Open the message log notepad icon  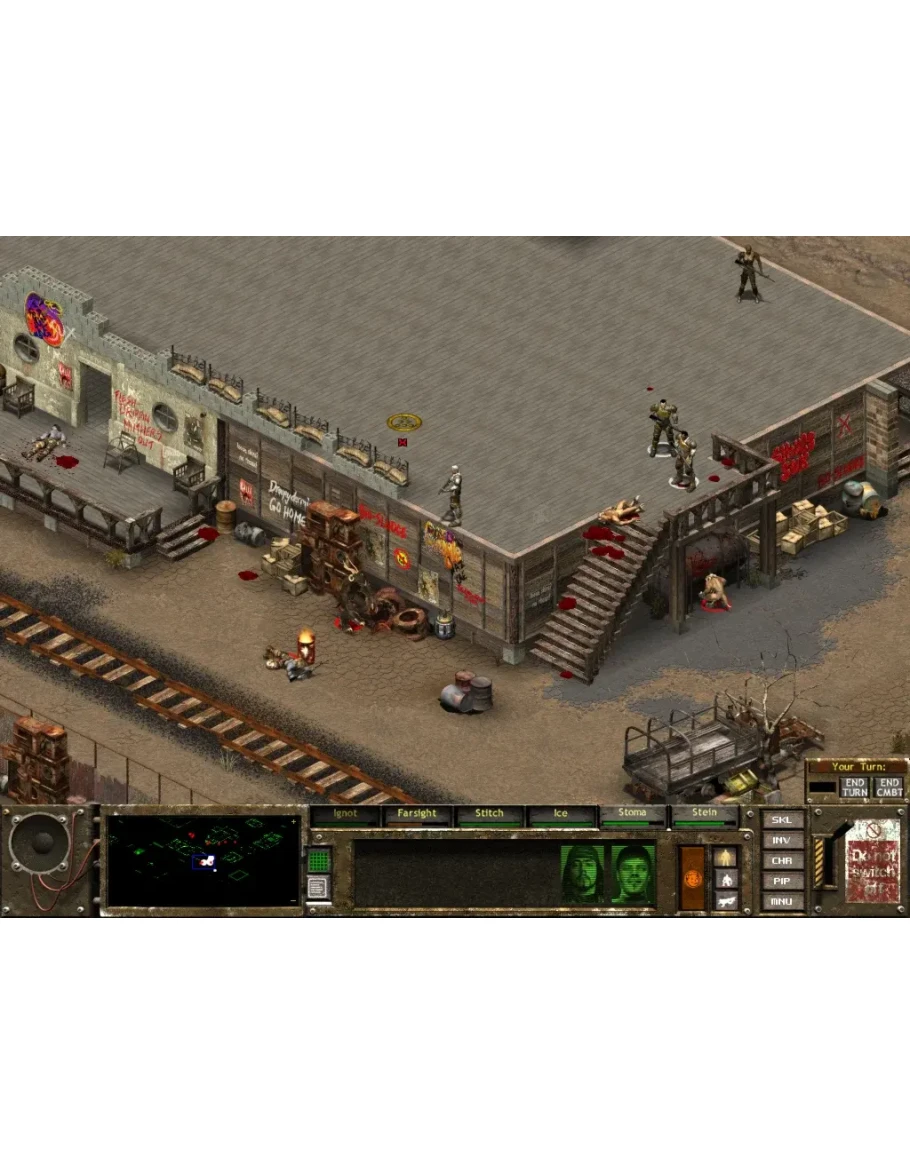click(317, 887)
